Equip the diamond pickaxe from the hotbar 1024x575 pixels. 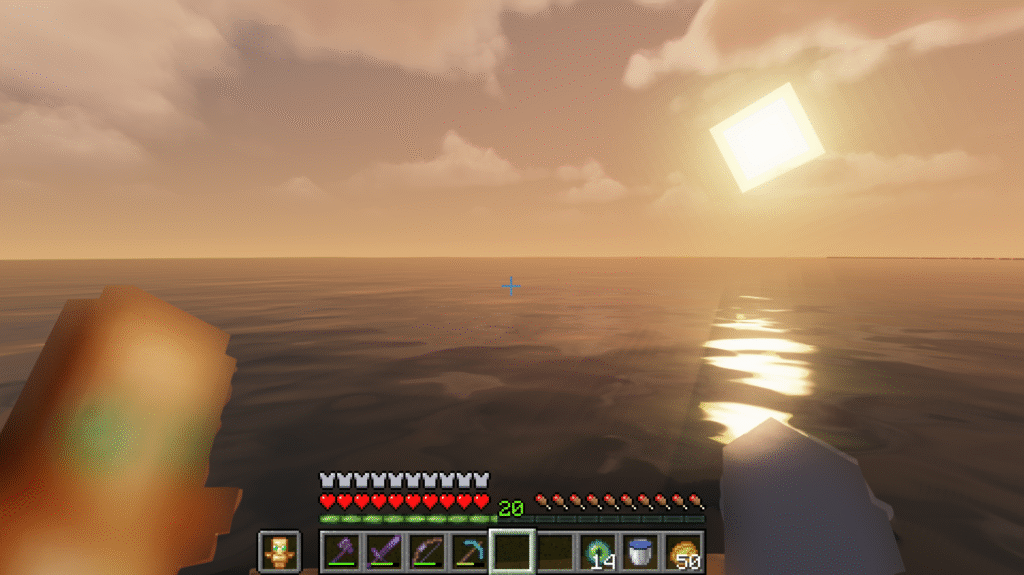point(470,551)
